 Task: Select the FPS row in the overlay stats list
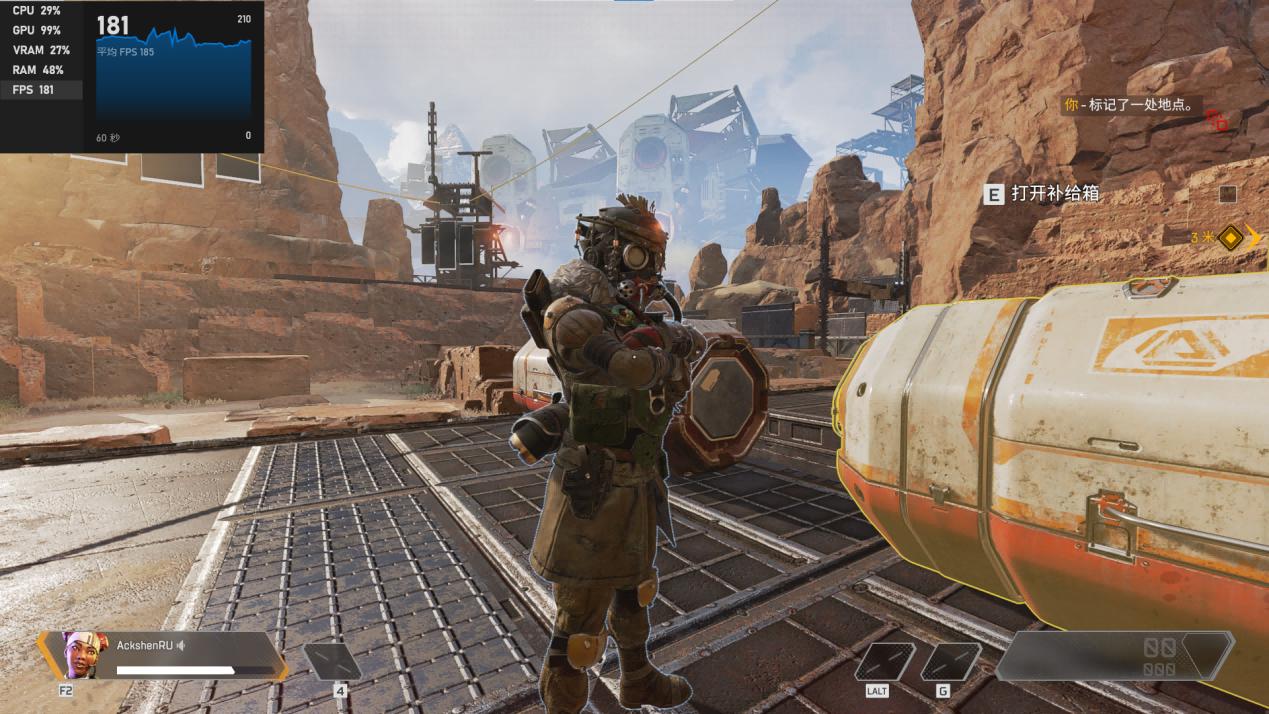click(40, 90)
